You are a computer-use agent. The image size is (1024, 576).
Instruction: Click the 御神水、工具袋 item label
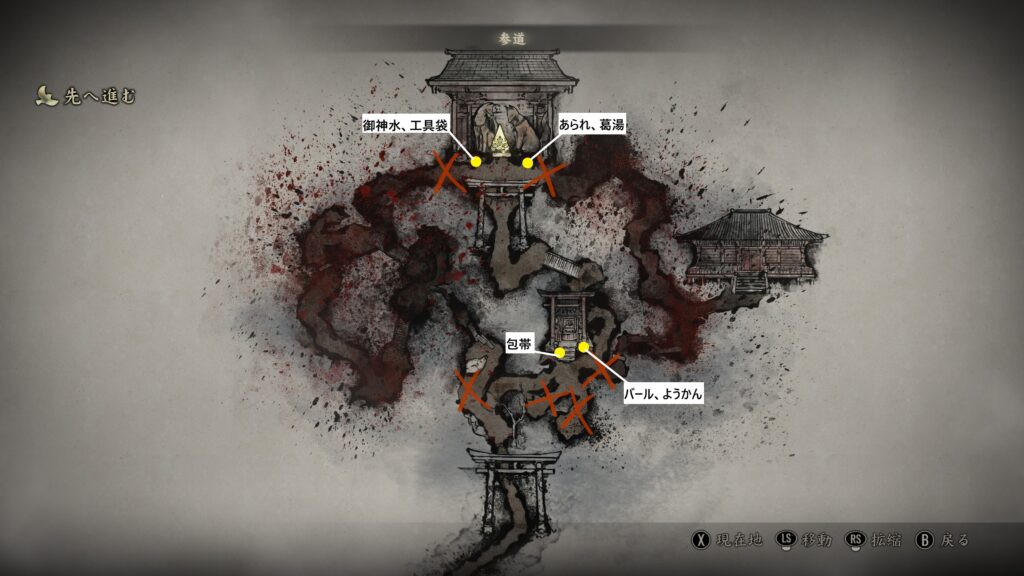405,124
